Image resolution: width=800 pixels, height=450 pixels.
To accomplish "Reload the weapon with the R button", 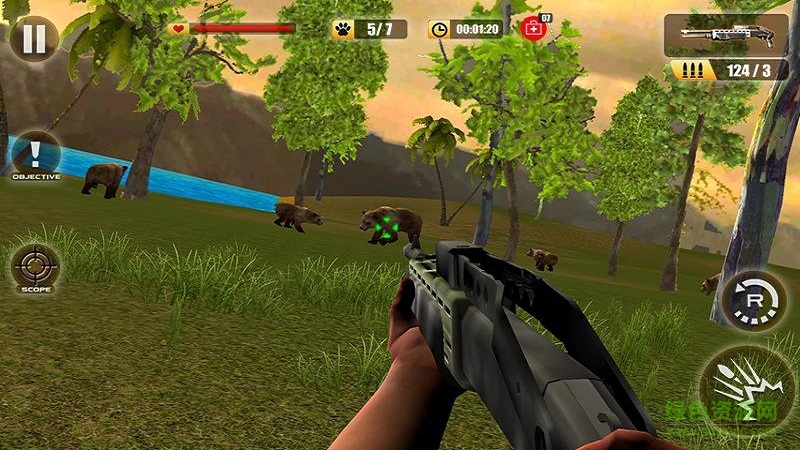I will [753, 300].
